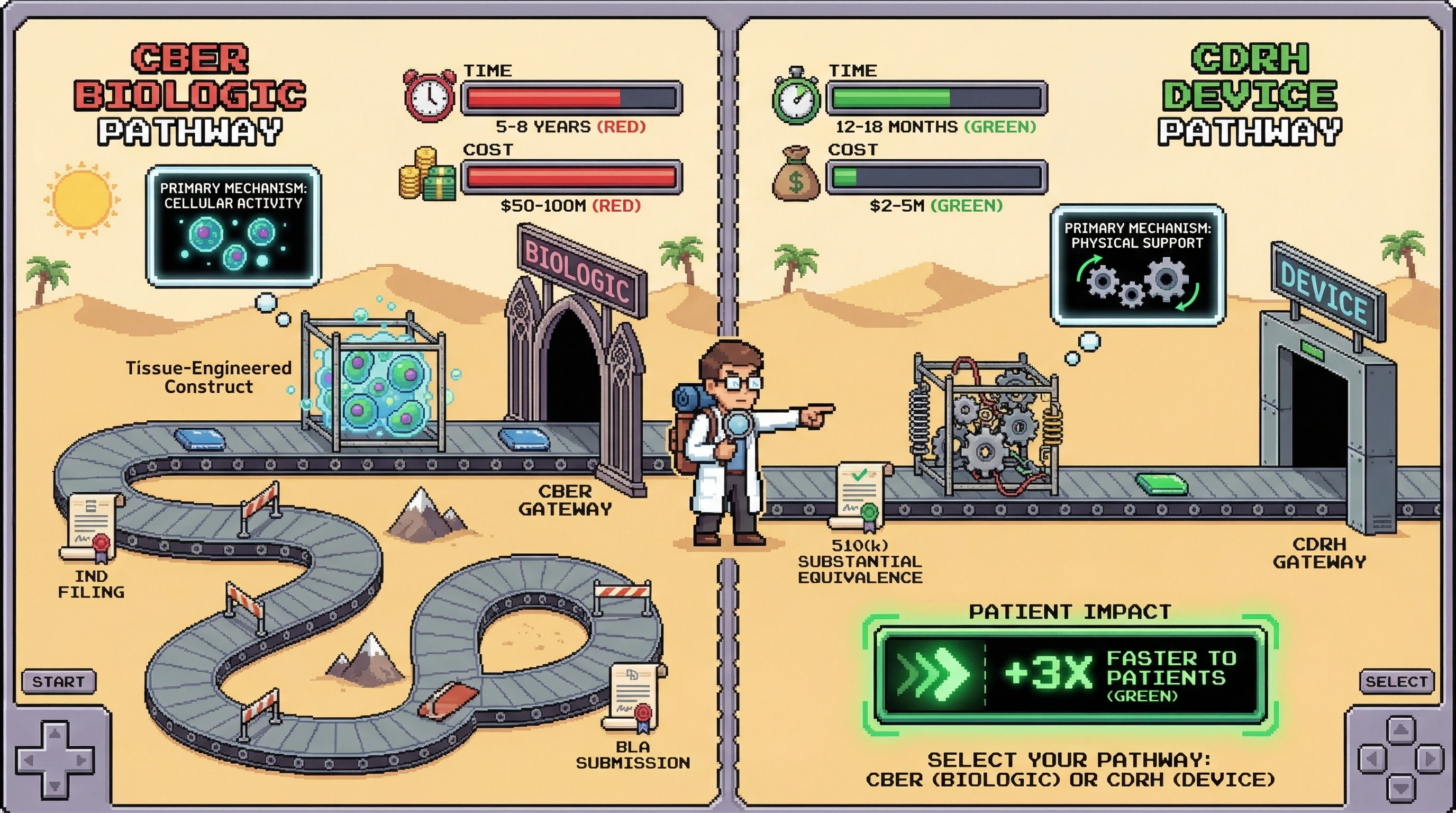Tap the right arrow of the D-pad under SELECT
This screenshot has height=813, width=1456.
pyautogui.click(x=1430, y=758)
